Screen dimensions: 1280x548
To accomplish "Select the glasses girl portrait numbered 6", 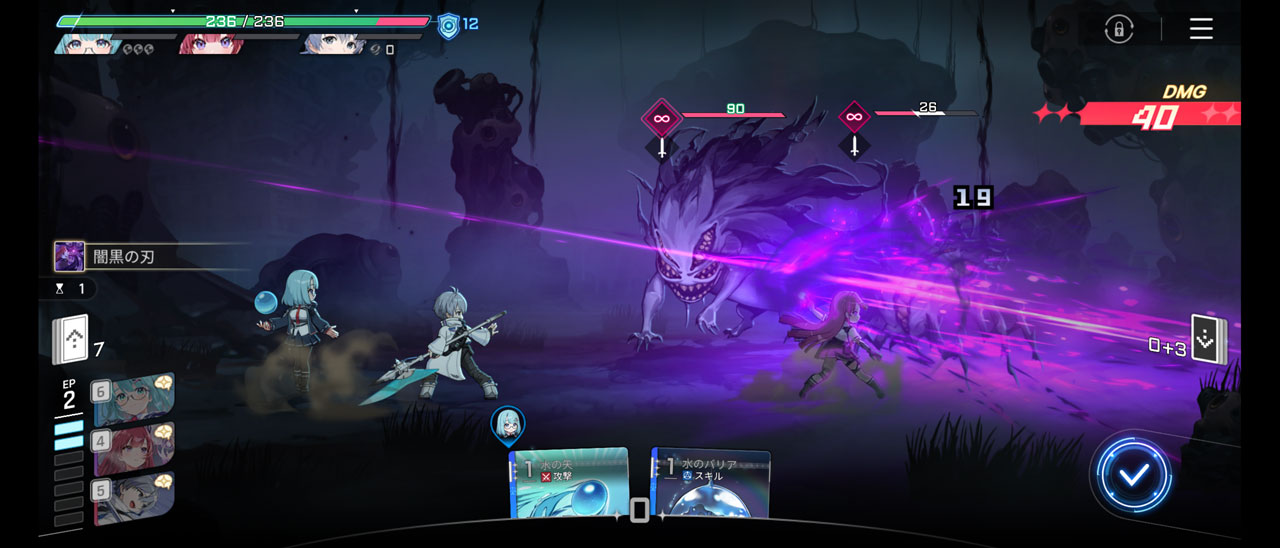I will (x=135, y=398).
